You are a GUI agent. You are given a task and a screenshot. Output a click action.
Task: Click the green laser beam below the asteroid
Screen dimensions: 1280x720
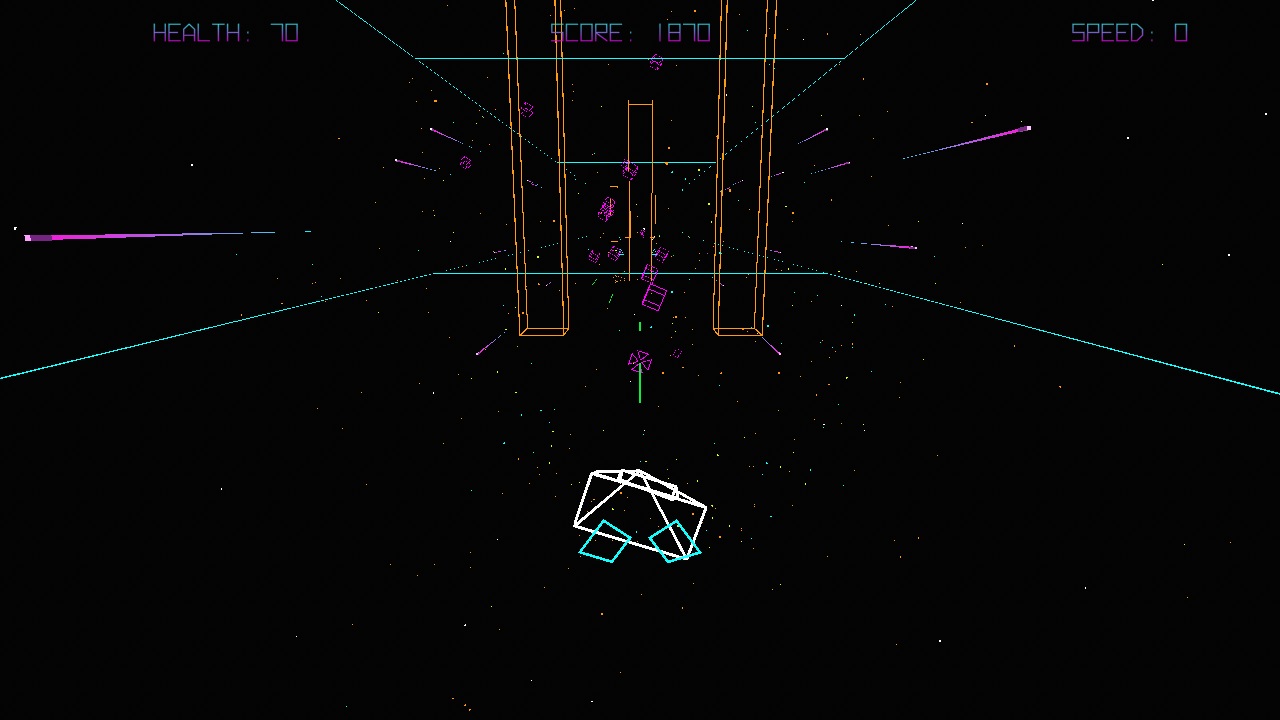(x=639, y=390)
